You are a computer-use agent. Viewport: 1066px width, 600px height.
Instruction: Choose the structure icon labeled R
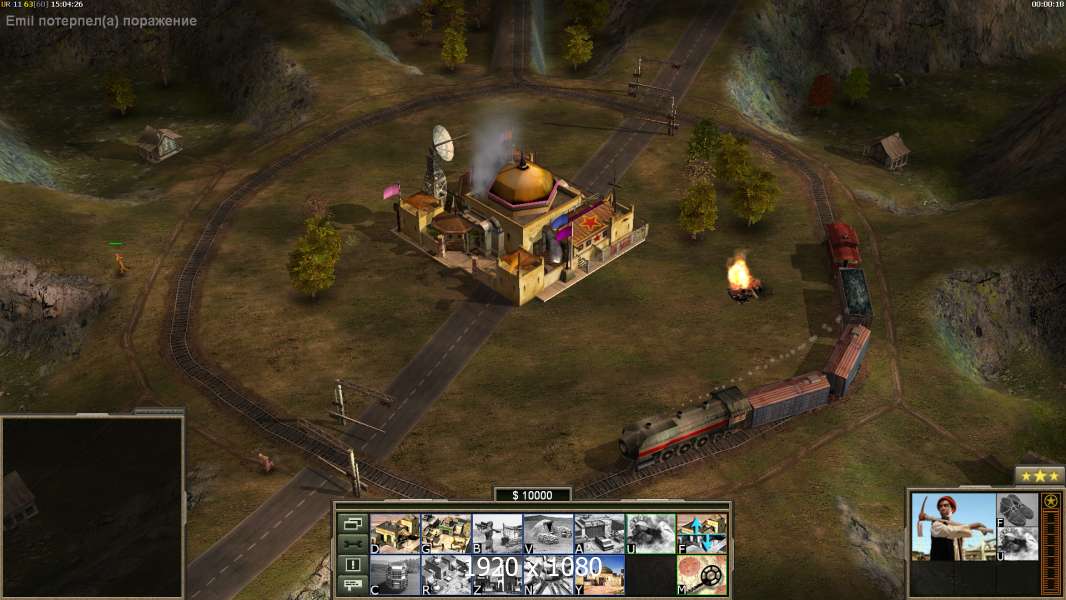[x=446, y=575]
